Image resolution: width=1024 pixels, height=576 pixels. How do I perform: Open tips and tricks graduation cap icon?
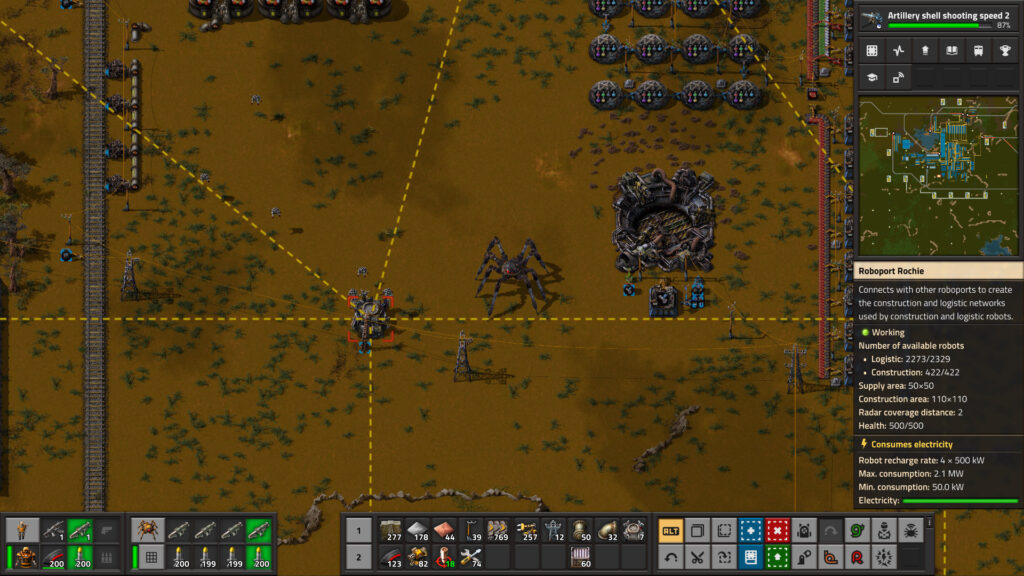tap(872, 76)
